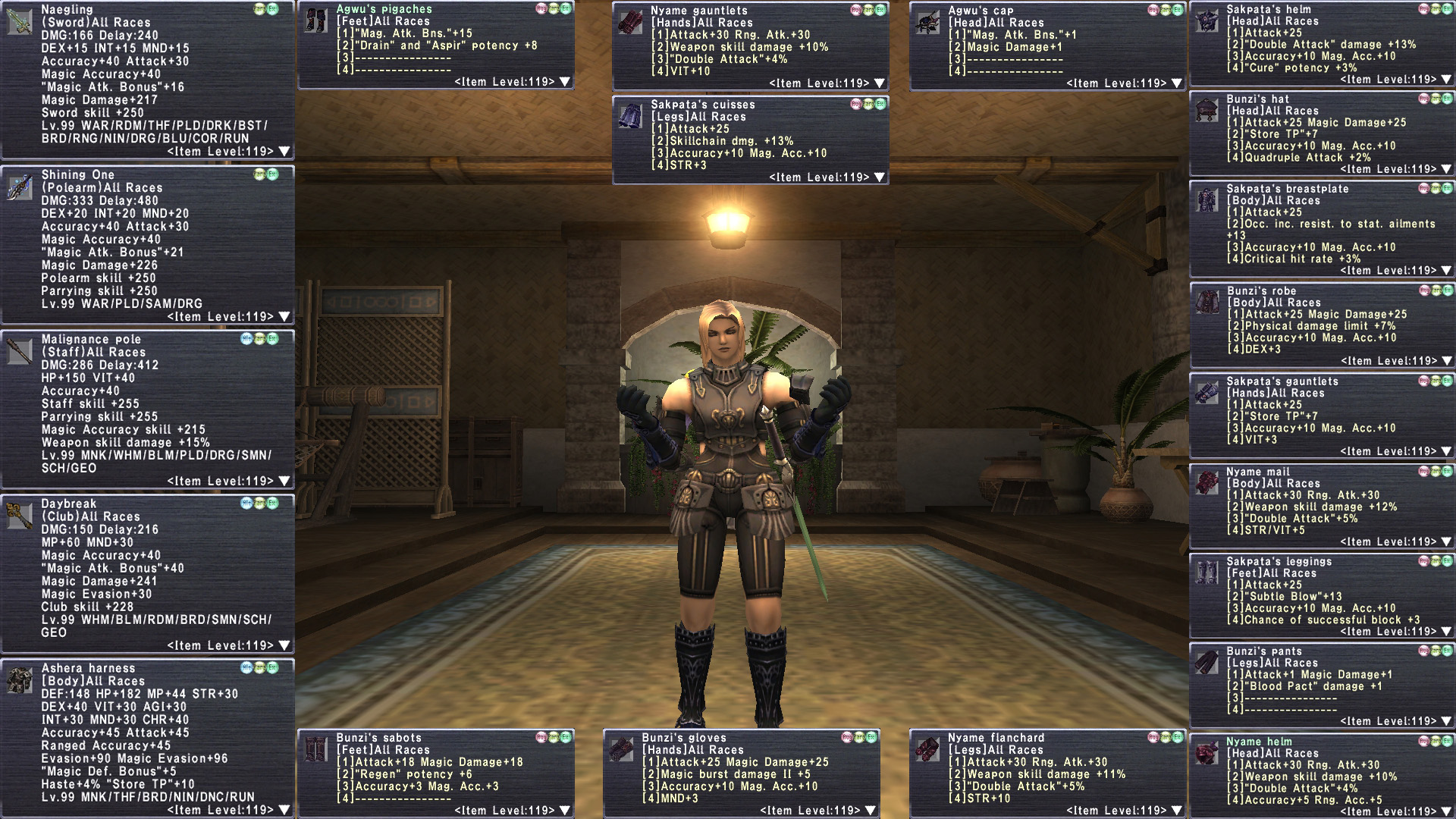Select the Agwu's cap head icon
Viewport: 1456px width, 819px height.
(x=927, y=23)
